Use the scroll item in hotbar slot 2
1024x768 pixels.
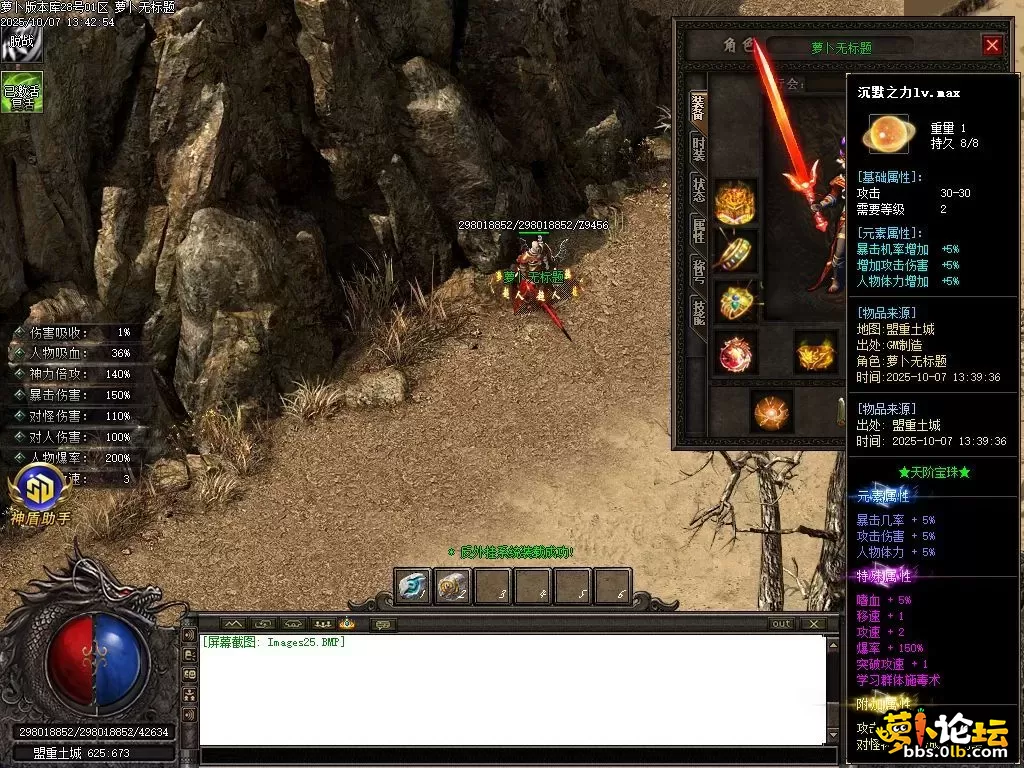point(453,587)
